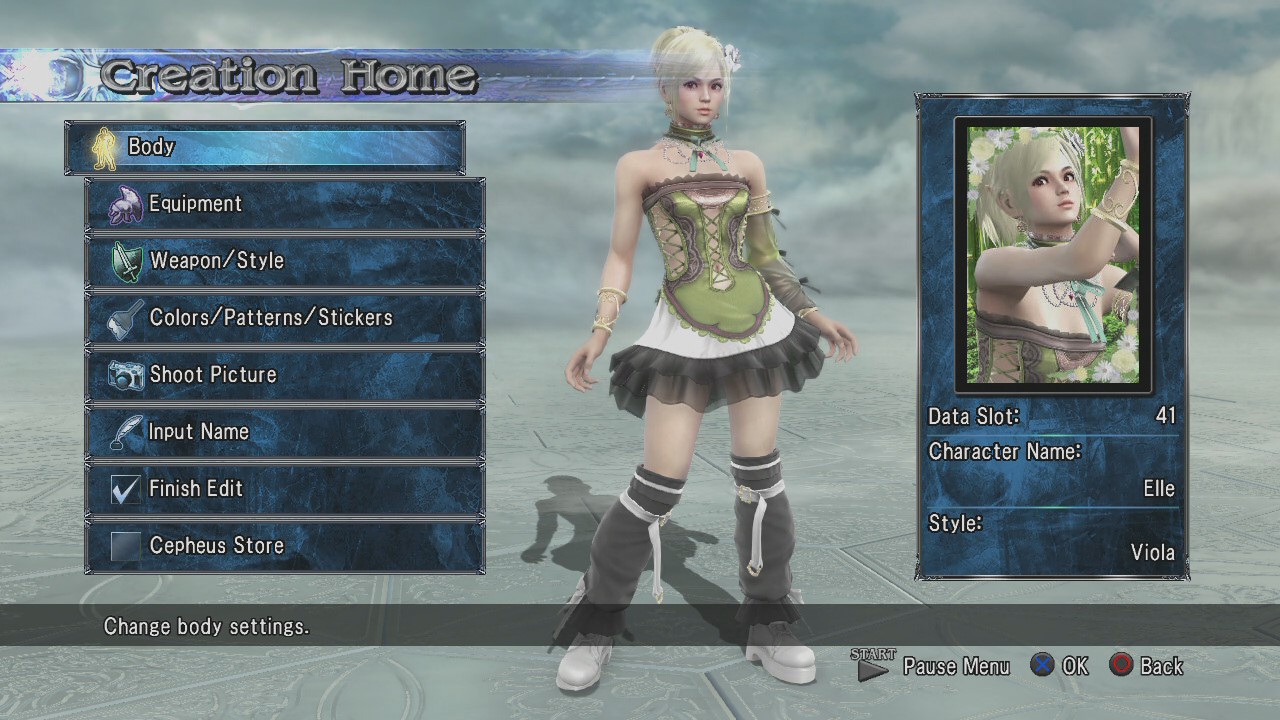The image size is (1280, 720).
Task: Open the Cepheus Store
Action: point(285,546)
